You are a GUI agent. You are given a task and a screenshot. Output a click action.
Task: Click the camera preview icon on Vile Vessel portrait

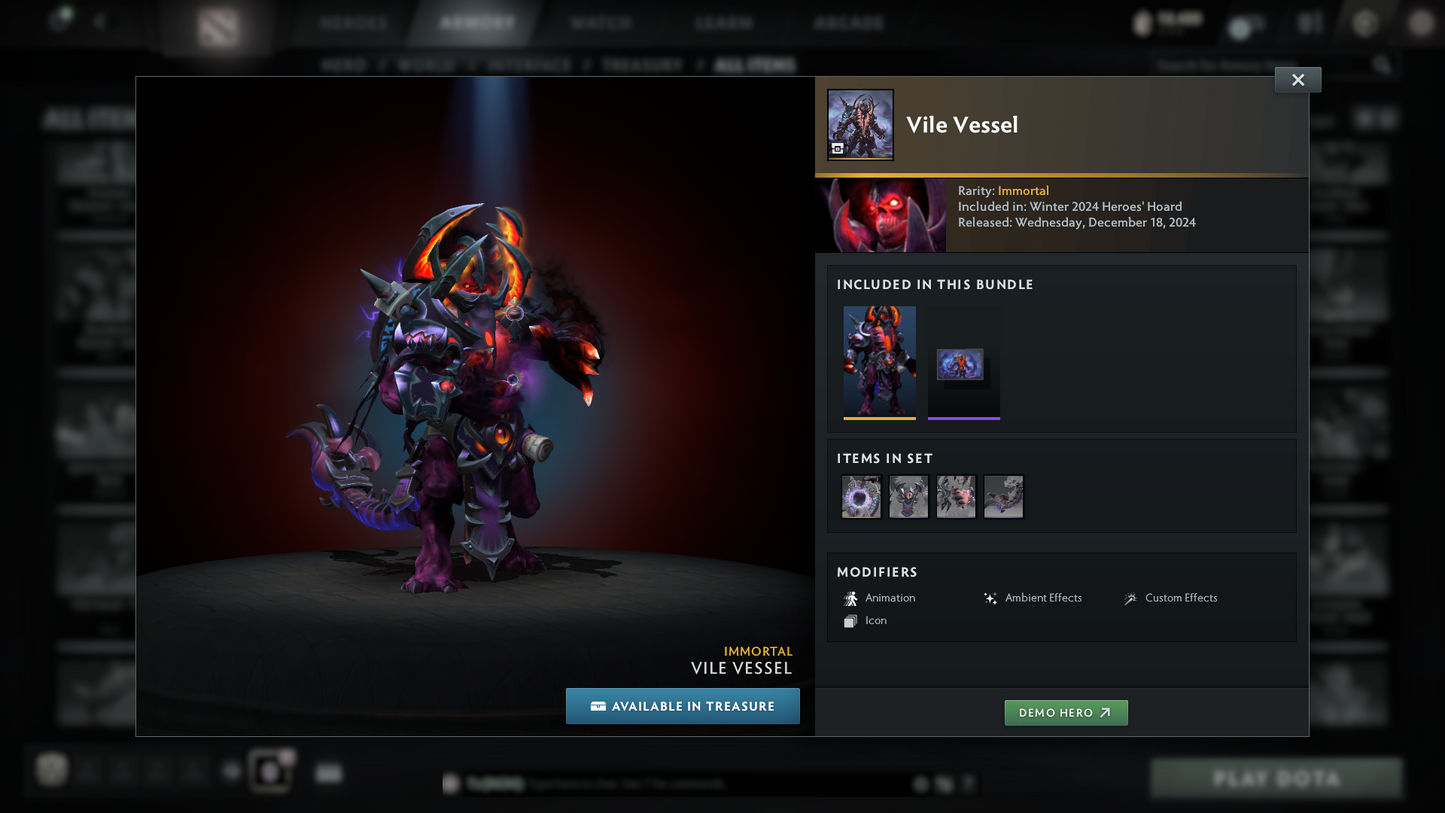tap(838, 149)
